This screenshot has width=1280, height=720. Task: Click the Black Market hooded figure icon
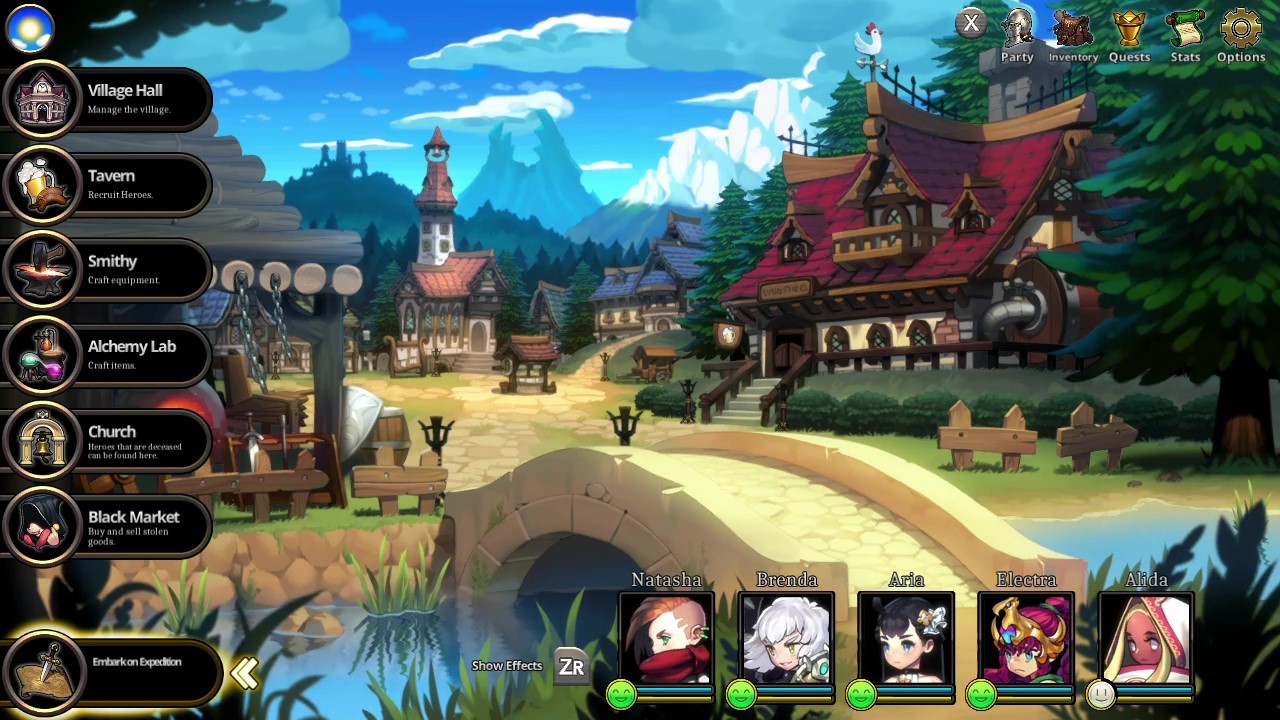tap(42, 526)
